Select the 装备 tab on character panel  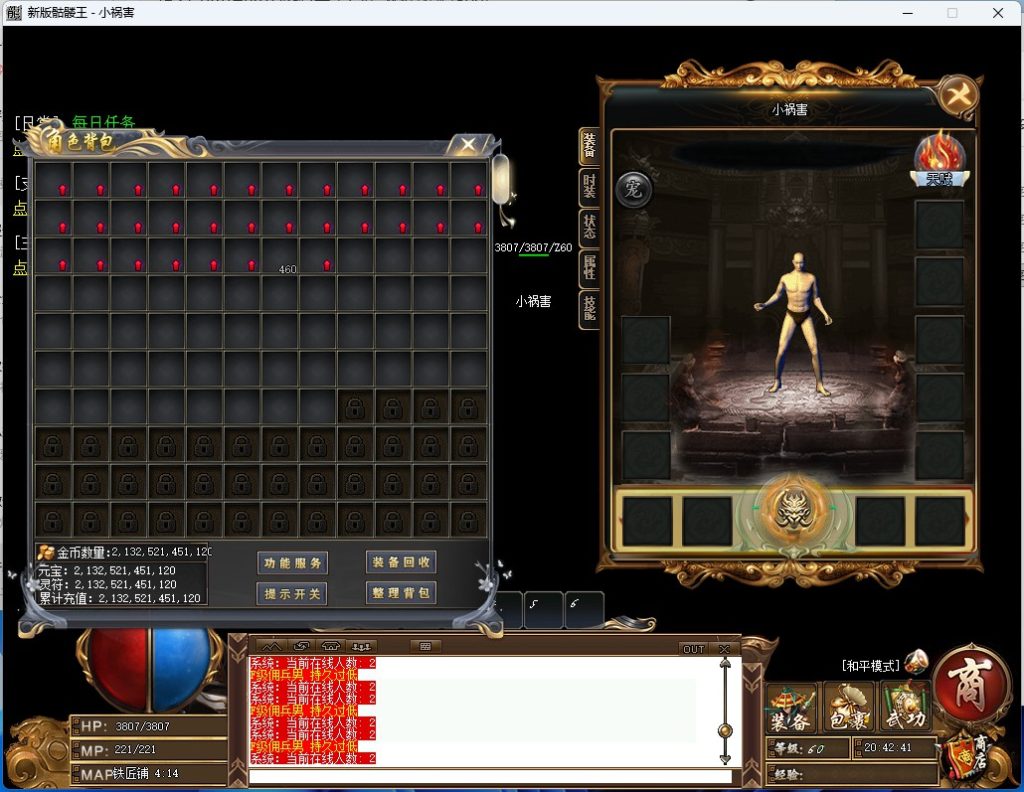tap(589, 147)
